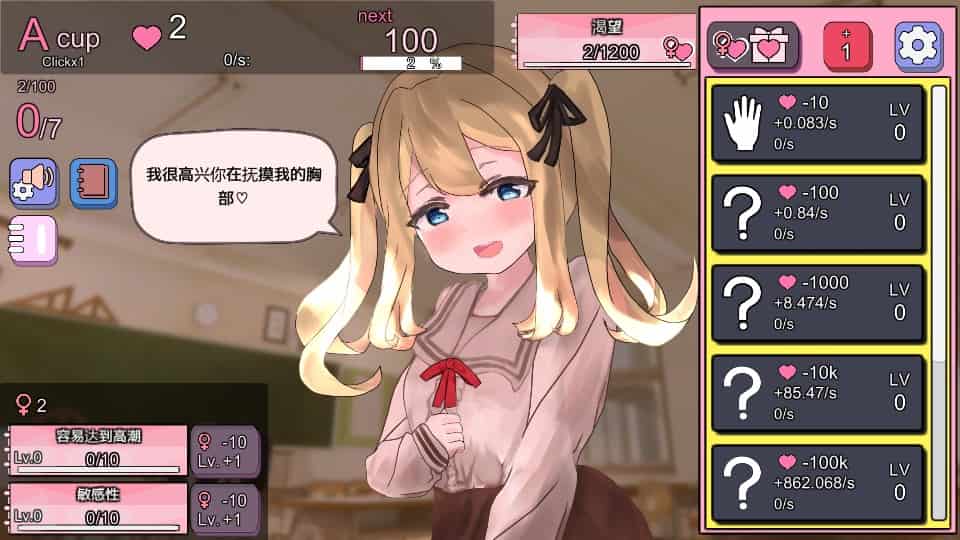
Task: Purchase the locked upgrade costing 10k hearts
Action: pos(817,393)
